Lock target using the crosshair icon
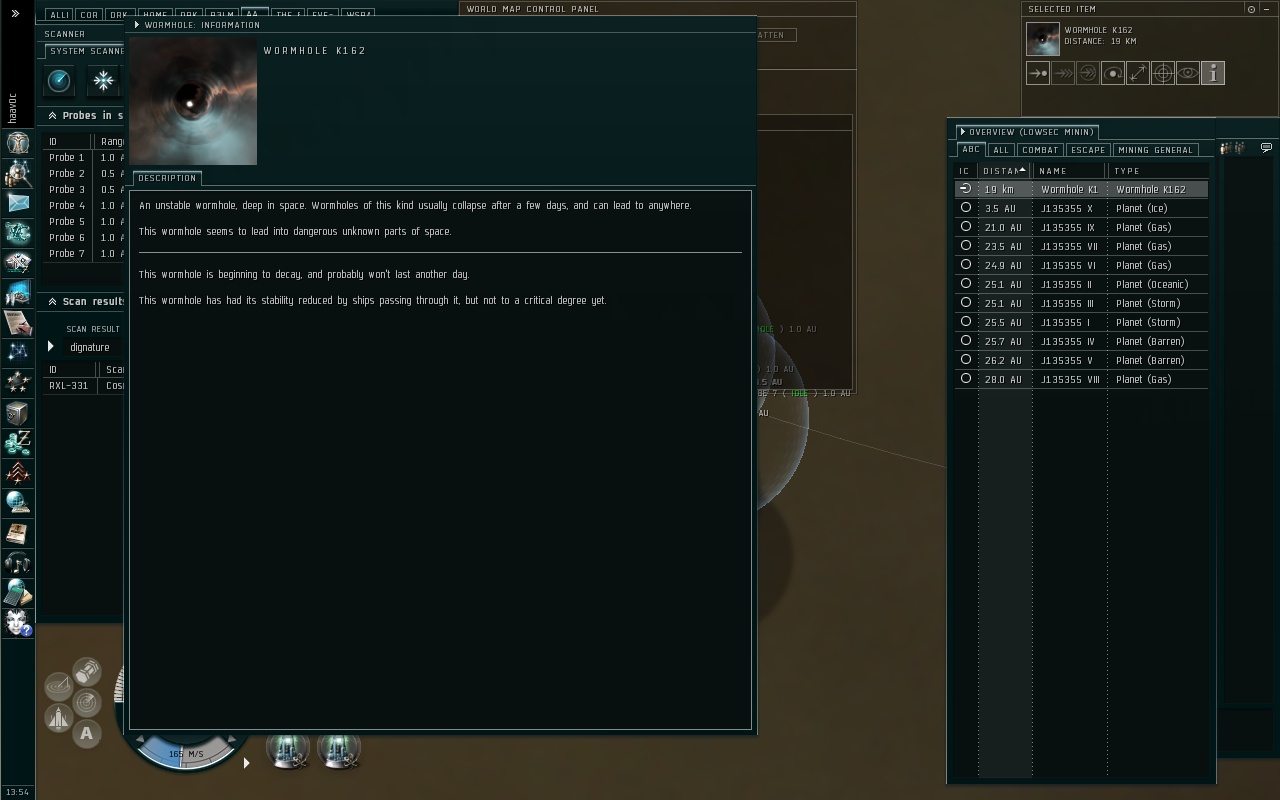The height and width of the screenshot is (800, 1280). point(1163,73)
